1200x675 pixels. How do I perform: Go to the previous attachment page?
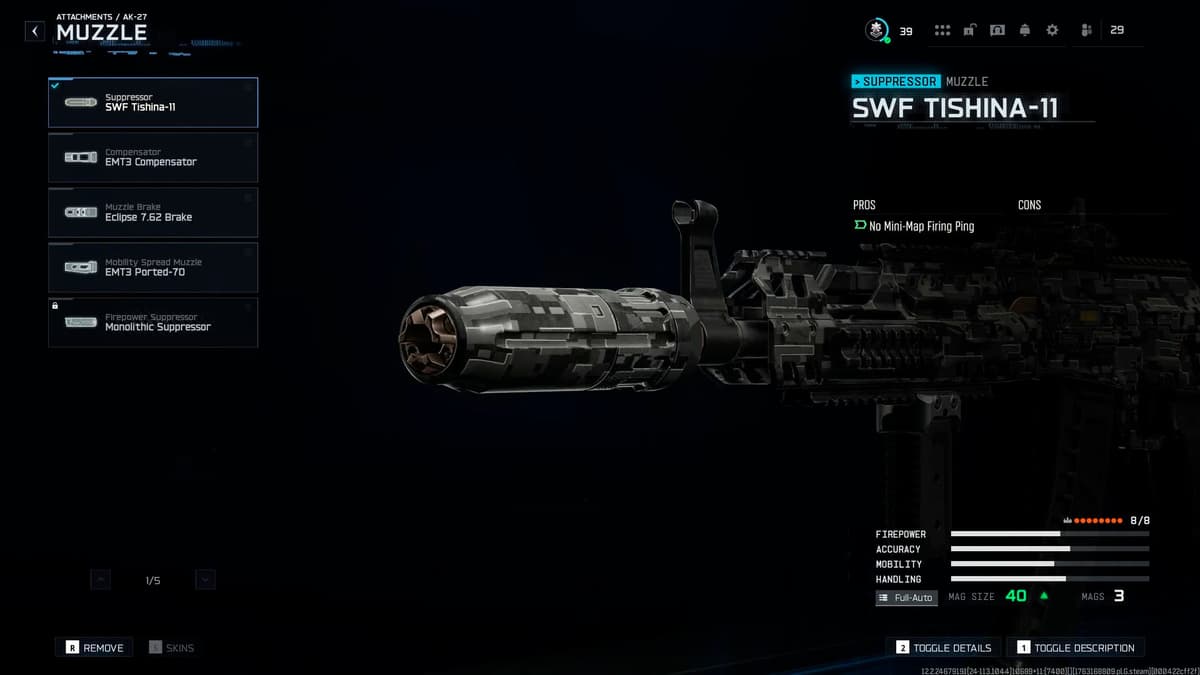(100, 579)
